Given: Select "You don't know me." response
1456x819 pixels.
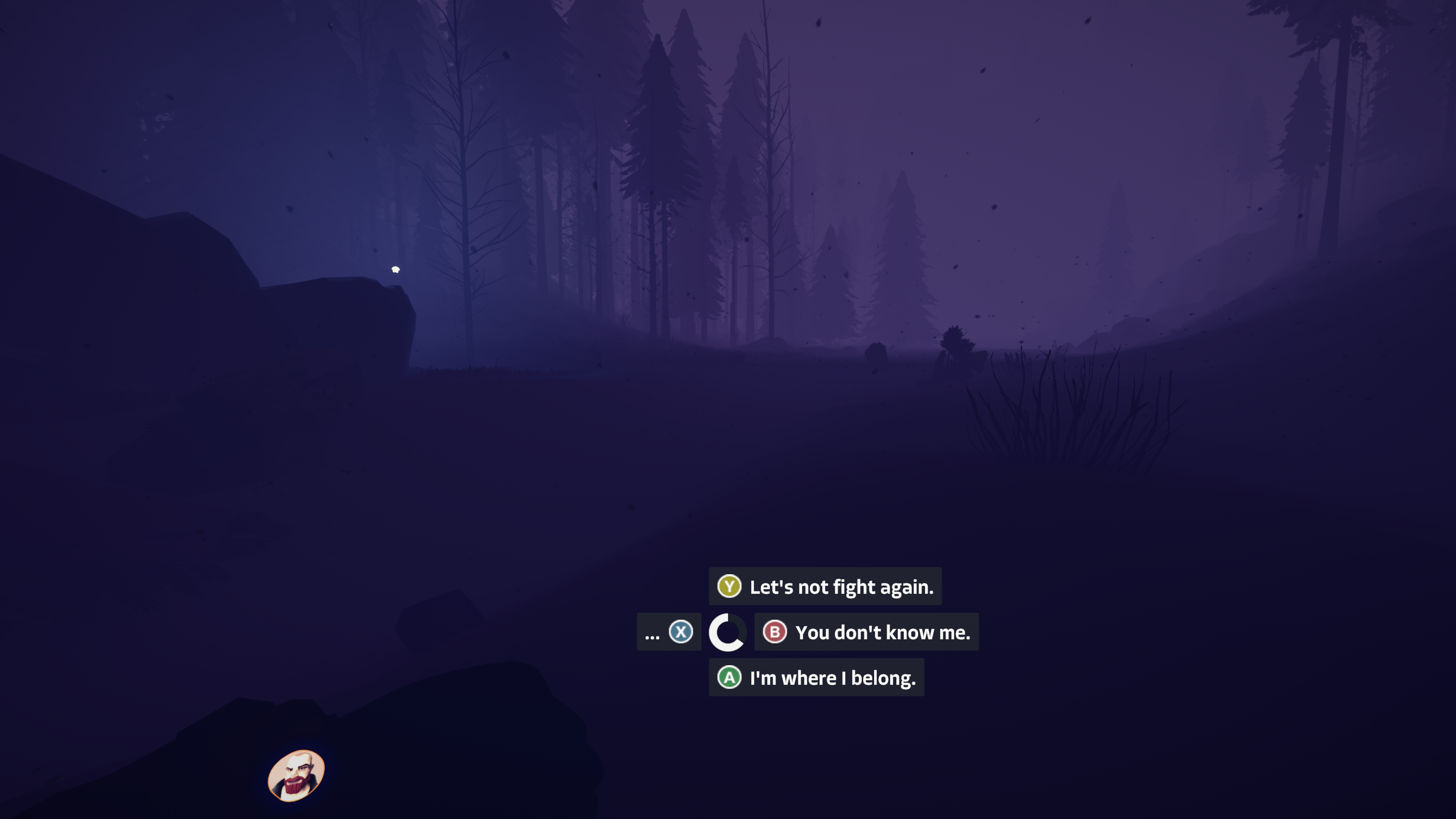Looking at the screenshot, I should [866, 632].
